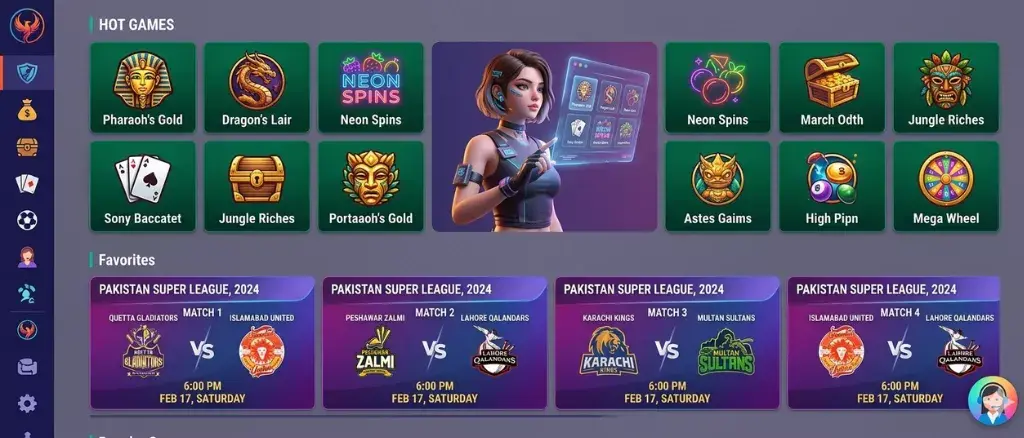
Task: Open the Sony Baccatet card game
Action: (143, 186)
